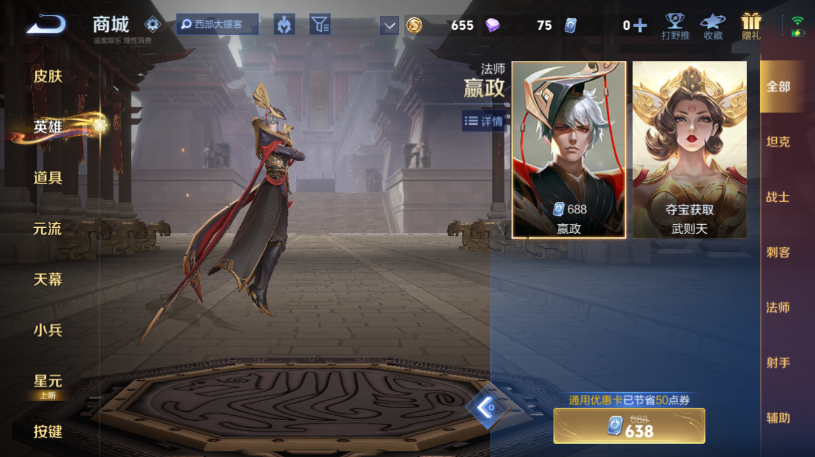Filter heroes by 刺客 assassin class

coord(778,252)
